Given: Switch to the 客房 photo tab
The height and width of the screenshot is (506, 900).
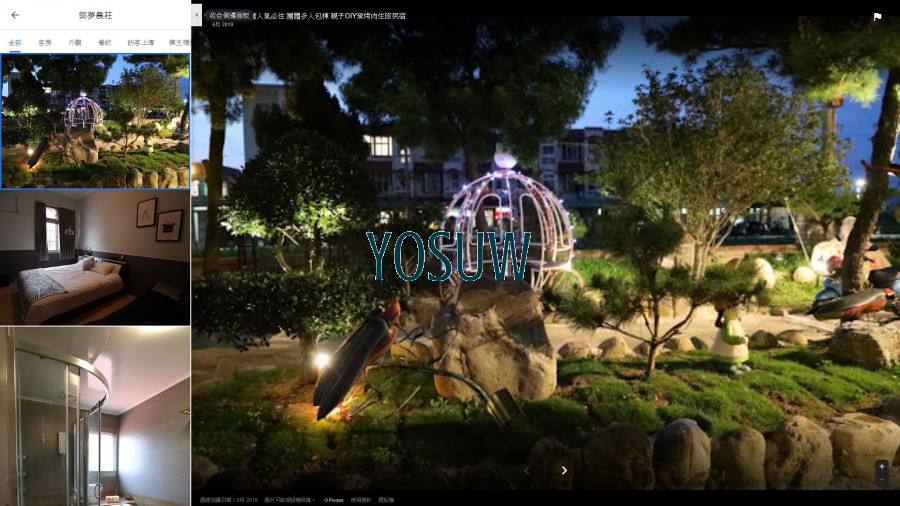Looking at the screenshot, I should pyautogui.click(x=44, y=43).
